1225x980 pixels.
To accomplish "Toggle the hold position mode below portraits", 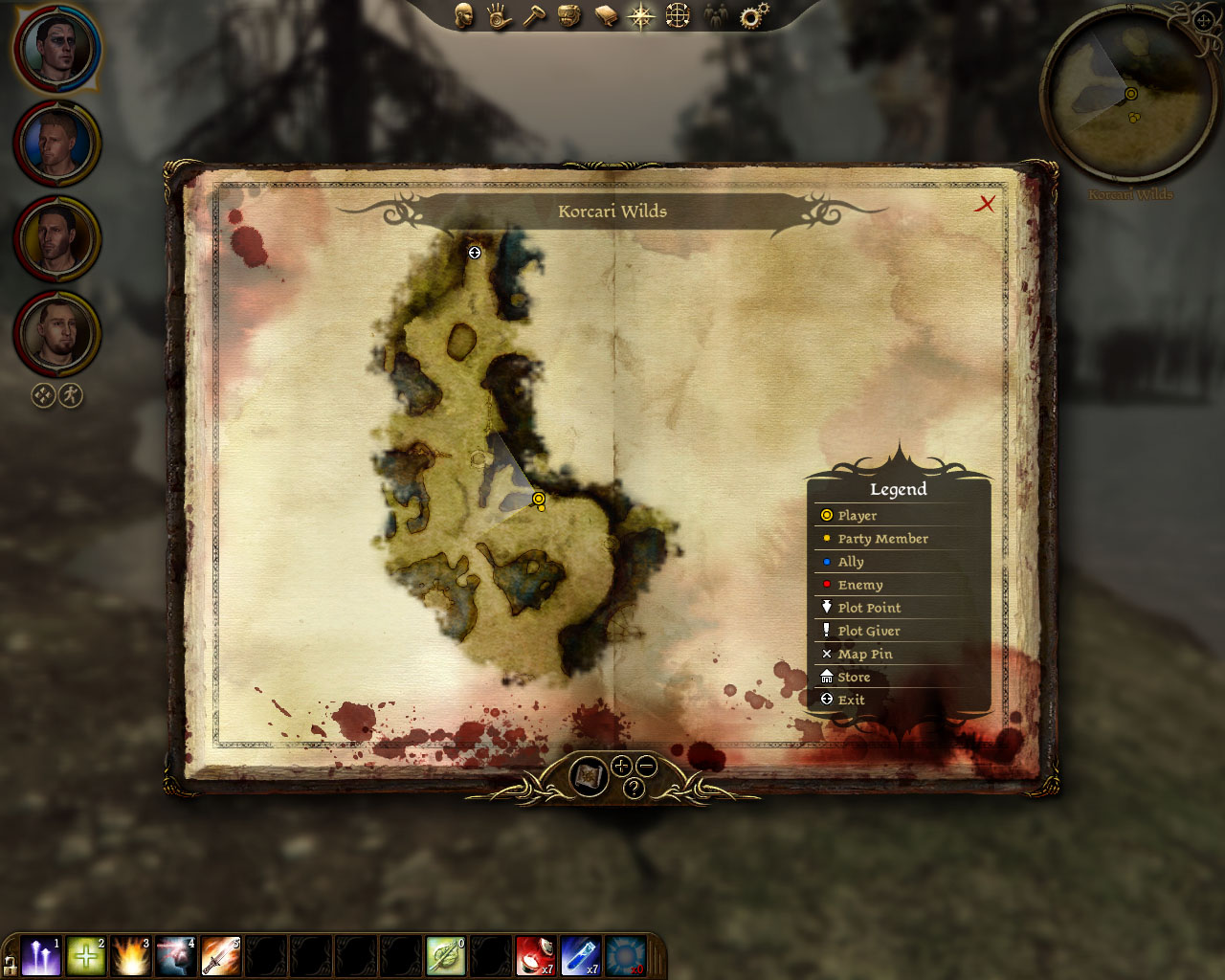I will pyautogui.click(x=42, y=394).
